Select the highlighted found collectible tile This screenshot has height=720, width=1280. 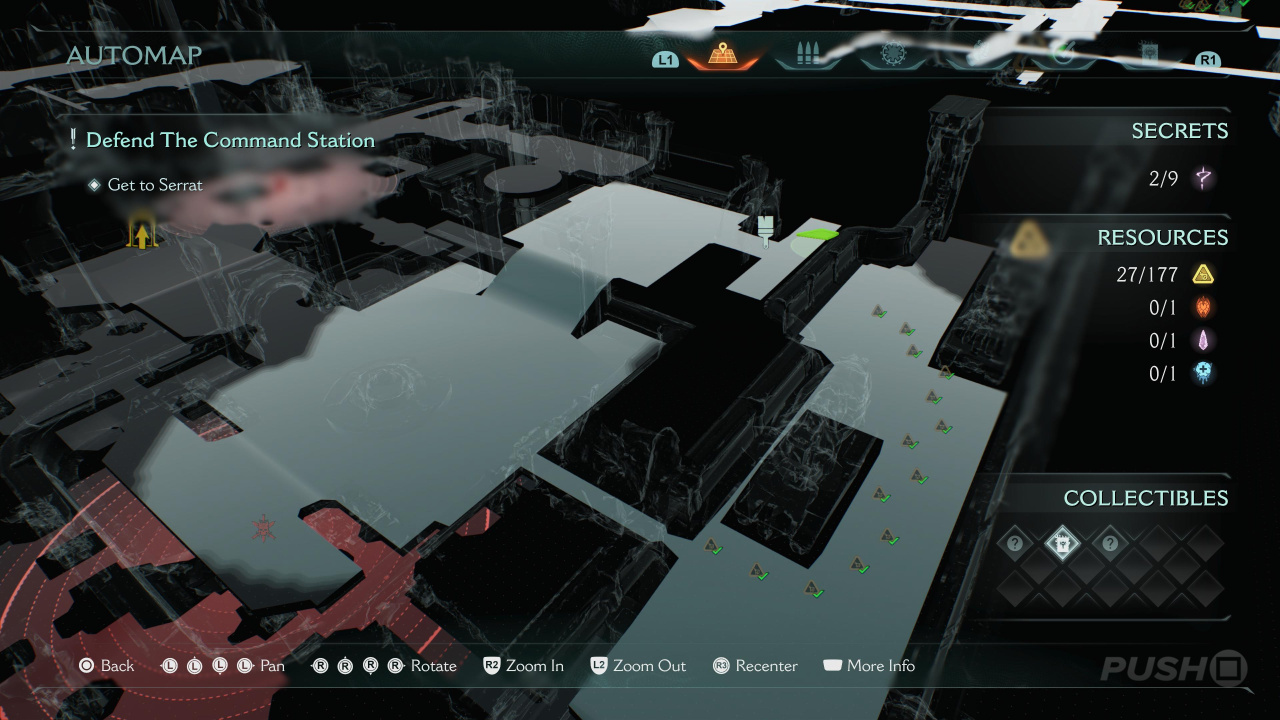(x=1062, y=544)
